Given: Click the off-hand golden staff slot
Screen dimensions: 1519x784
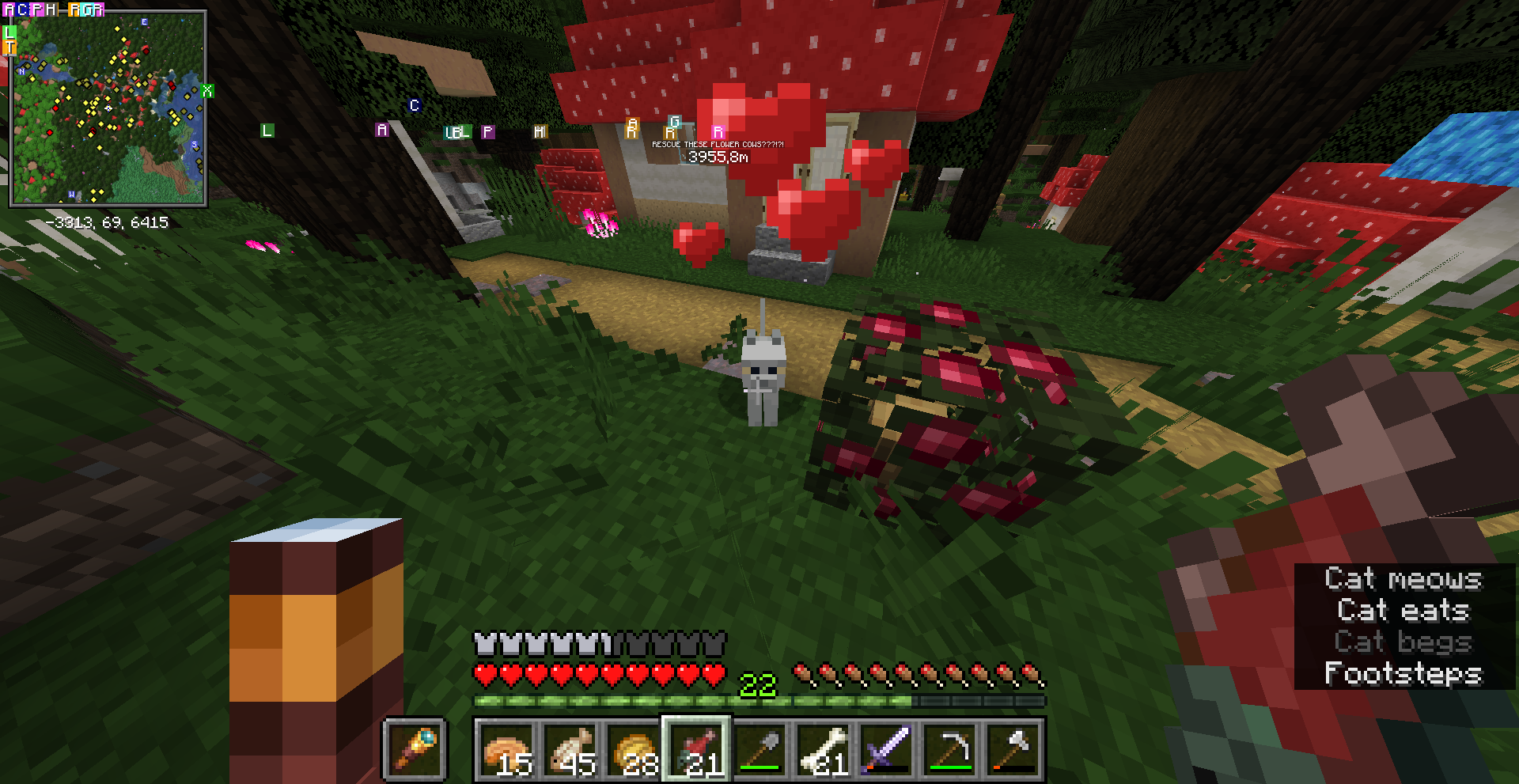Looking at the screenshot, I should pyautogui.click(x=415, y=749).
